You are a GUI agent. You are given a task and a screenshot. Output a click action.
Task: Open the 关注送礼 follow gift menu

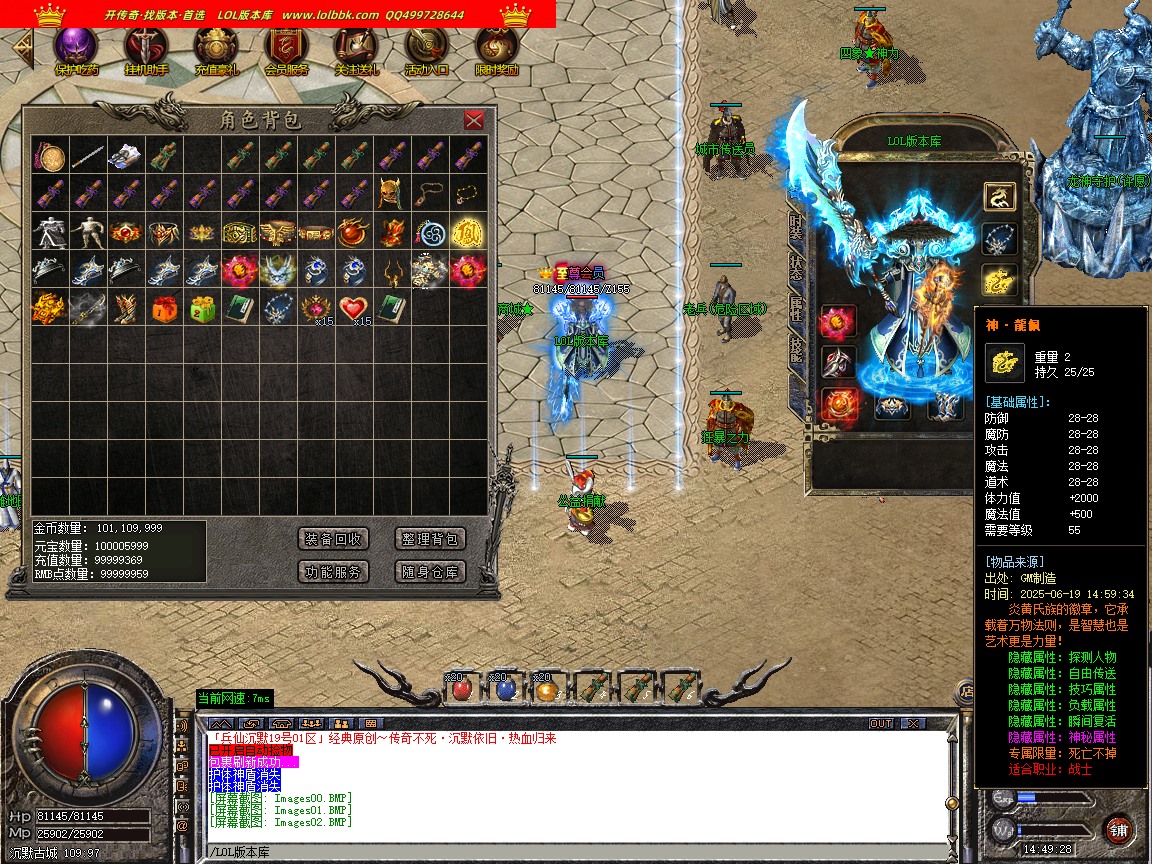(356, 50)
